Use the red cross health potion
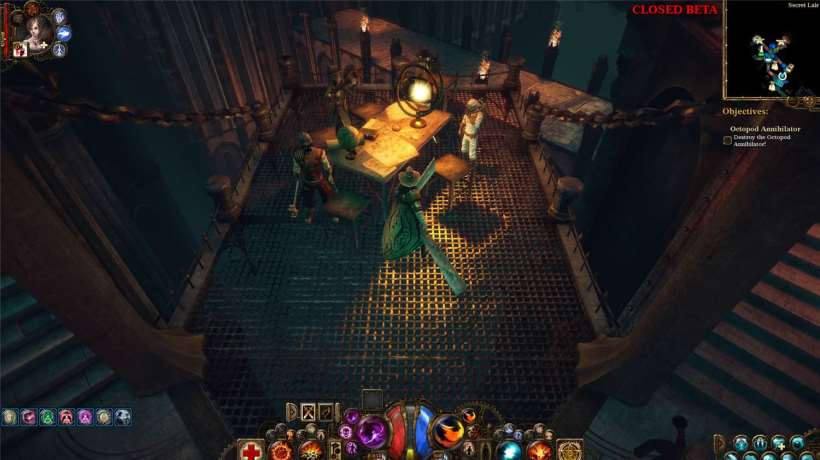The width and height of the screenshot is (820, 460). tap(252, 451)
